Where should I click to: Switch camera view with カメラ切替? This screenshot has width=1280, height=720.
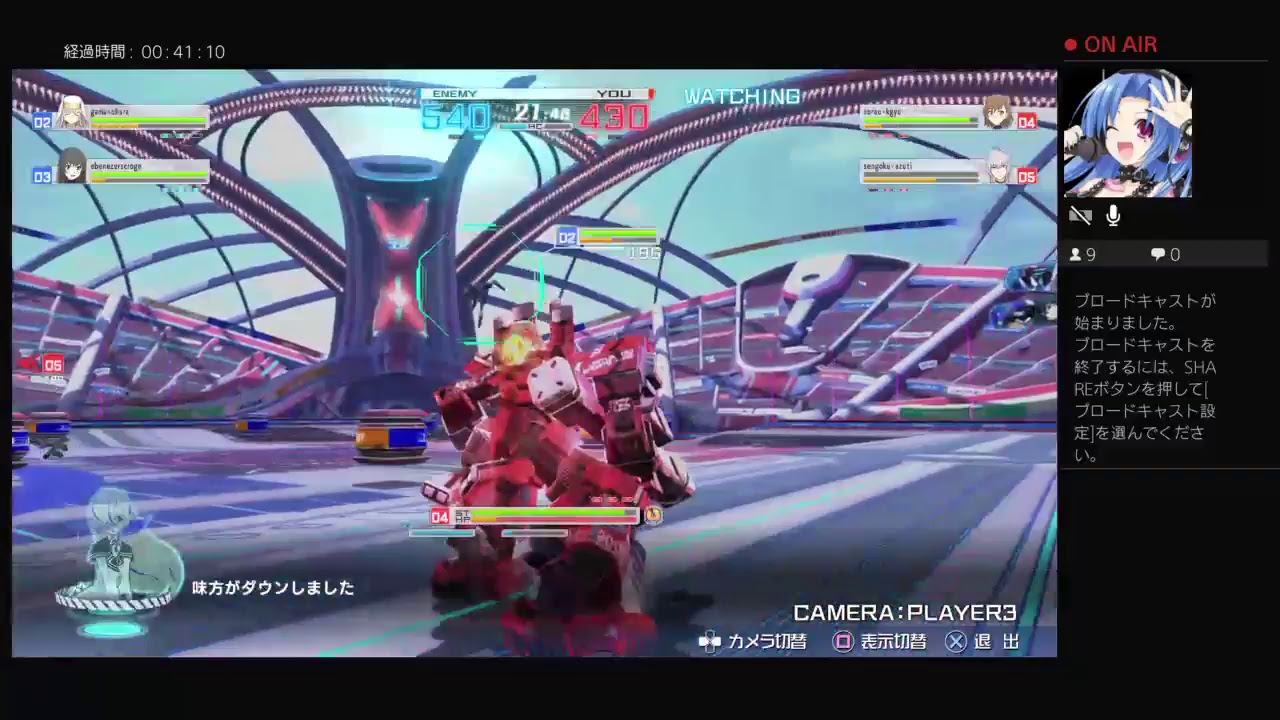pyautogui.click(x=768, y=642)
